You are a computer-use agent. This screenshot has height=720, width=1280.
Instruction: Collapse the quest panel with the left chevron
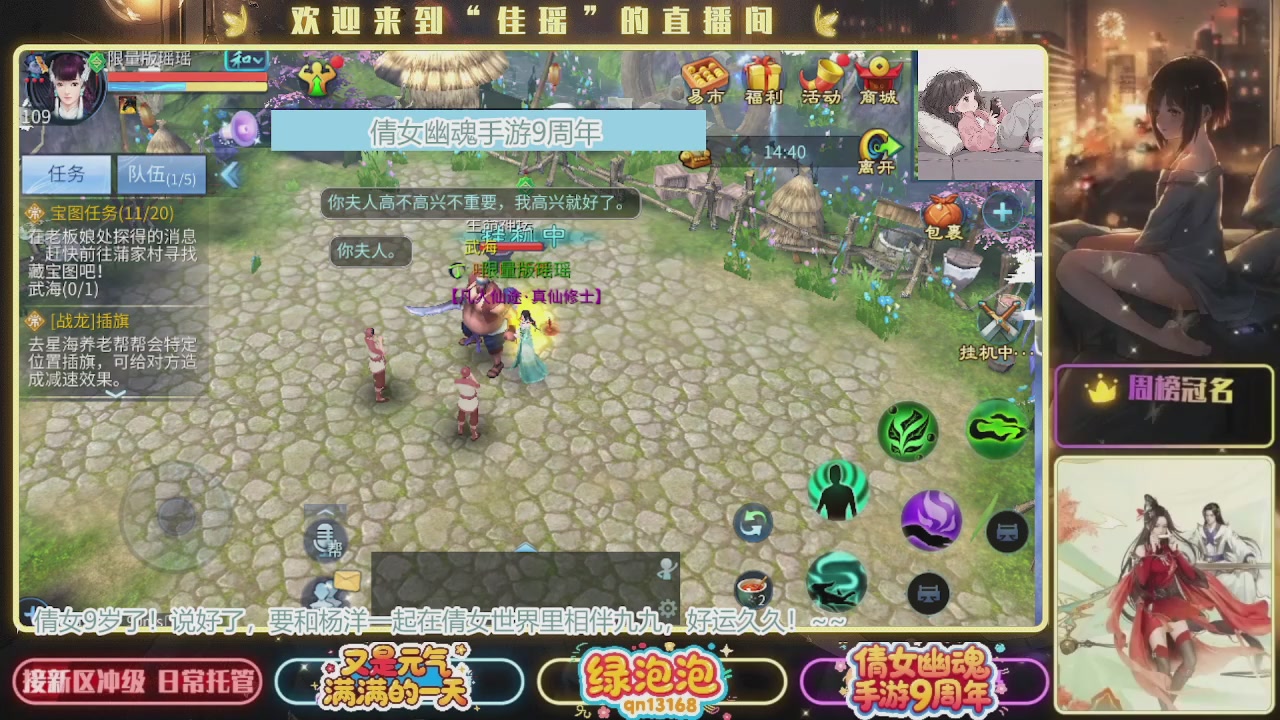229,175
